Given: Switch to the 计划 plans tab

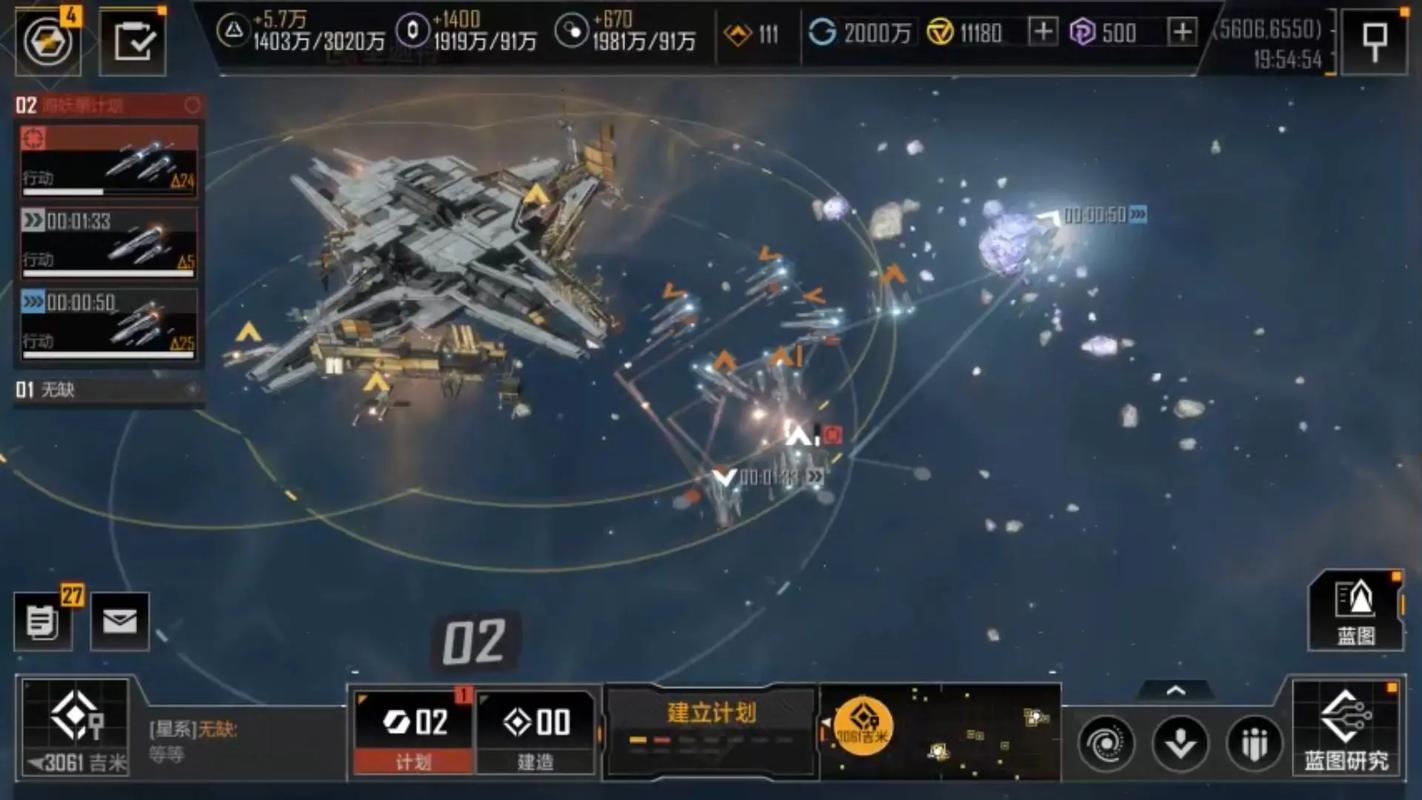Looking at the screenshot, I should [414, 735].
